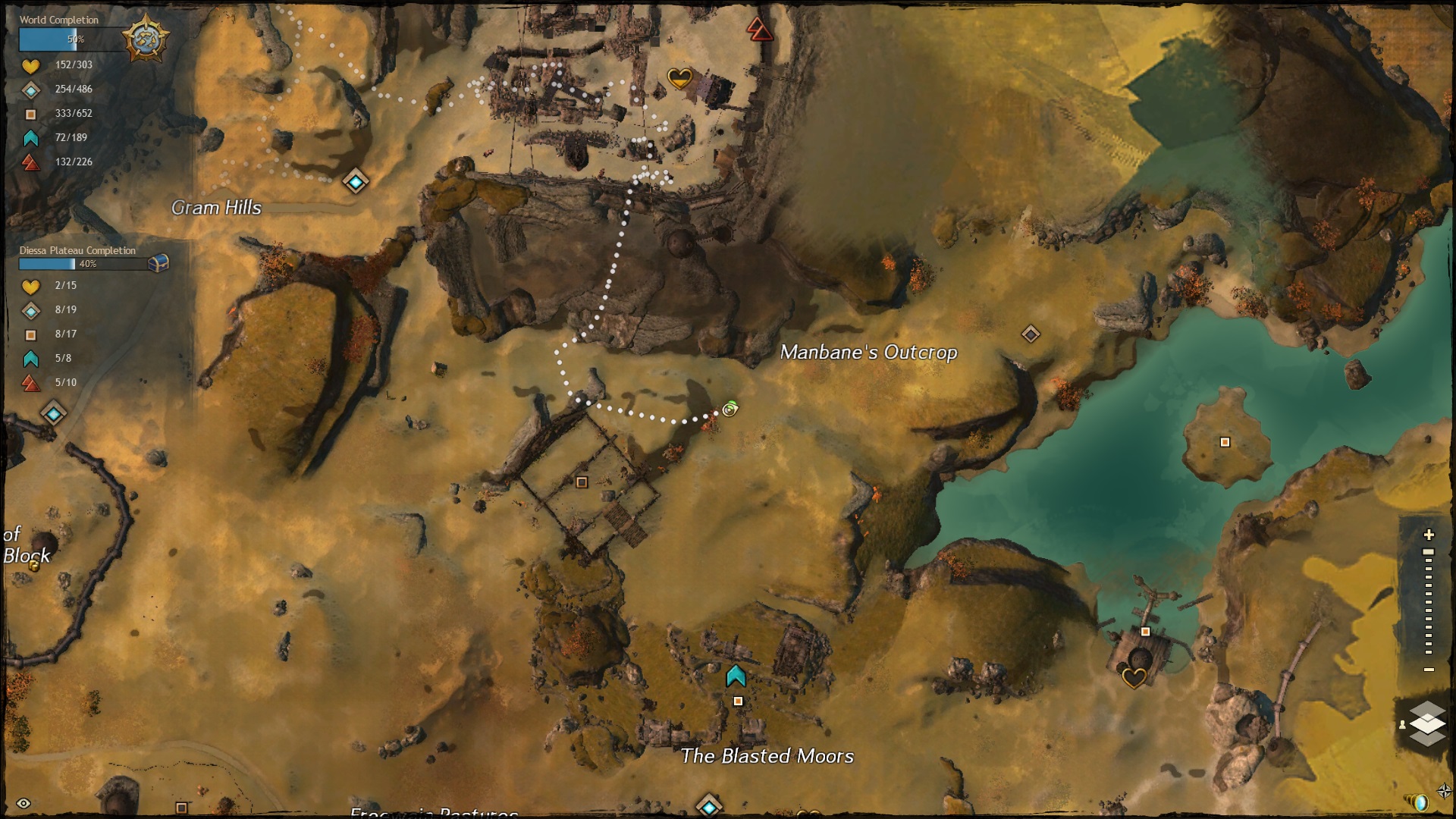Click the heart marker by the lakeside dock
Viewport: 1456px width, 819px height.
(1134, 676)
